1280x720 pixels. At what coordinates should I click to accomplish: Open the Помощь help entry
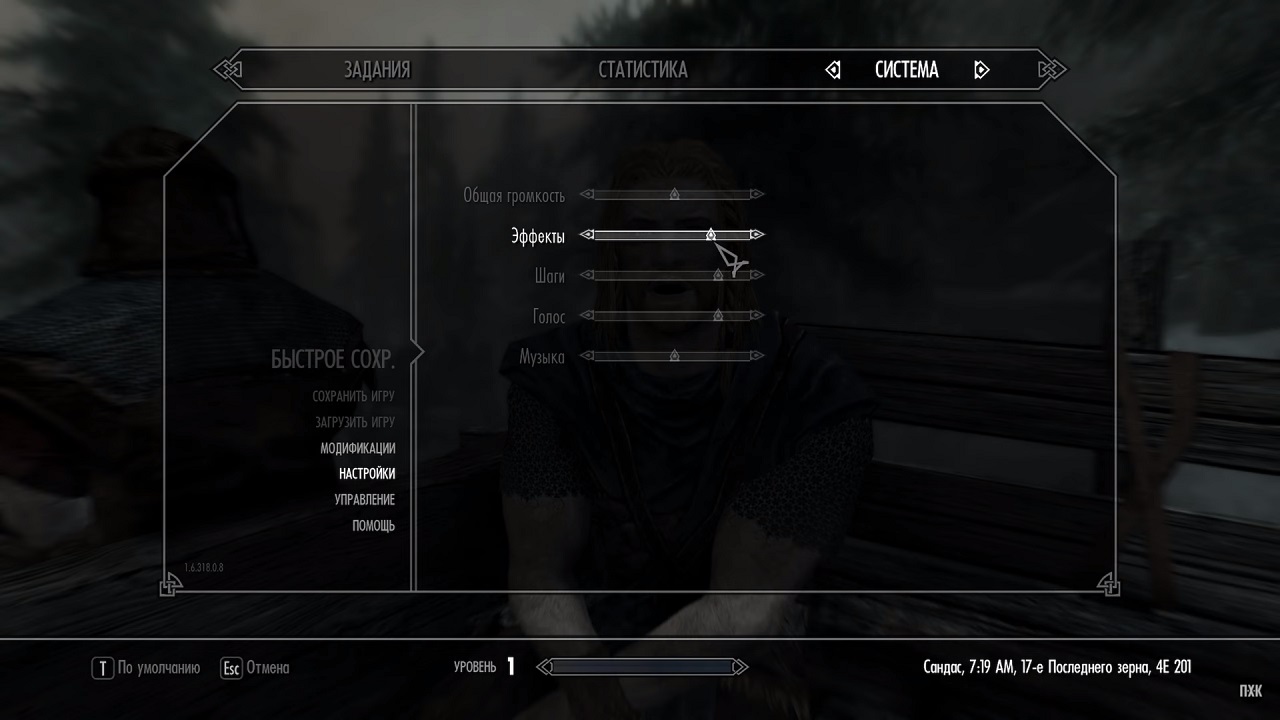point(373,526)
